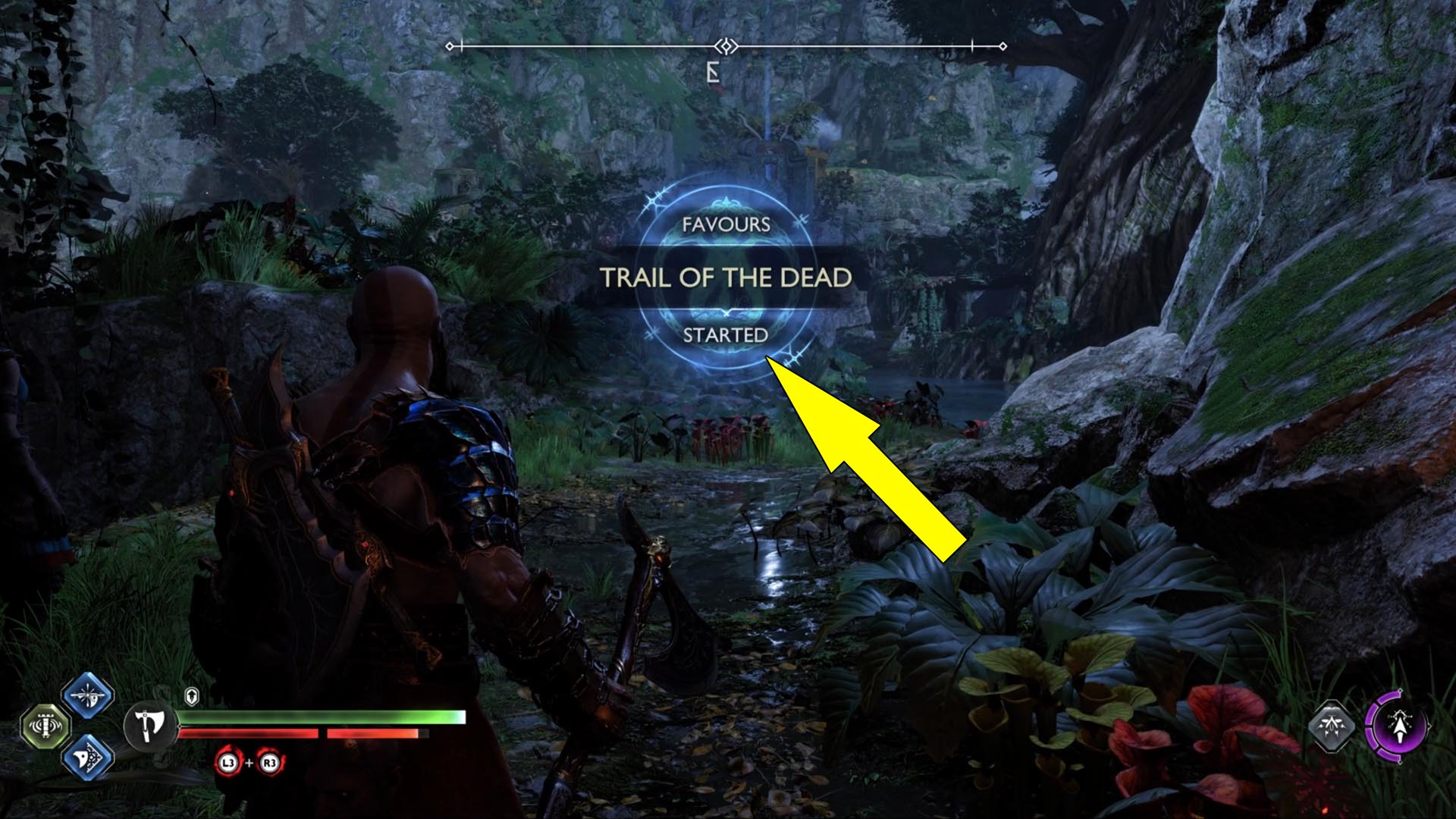Select the Favours category label
The image size is (1456, 819).
click(x=726, y=224)
